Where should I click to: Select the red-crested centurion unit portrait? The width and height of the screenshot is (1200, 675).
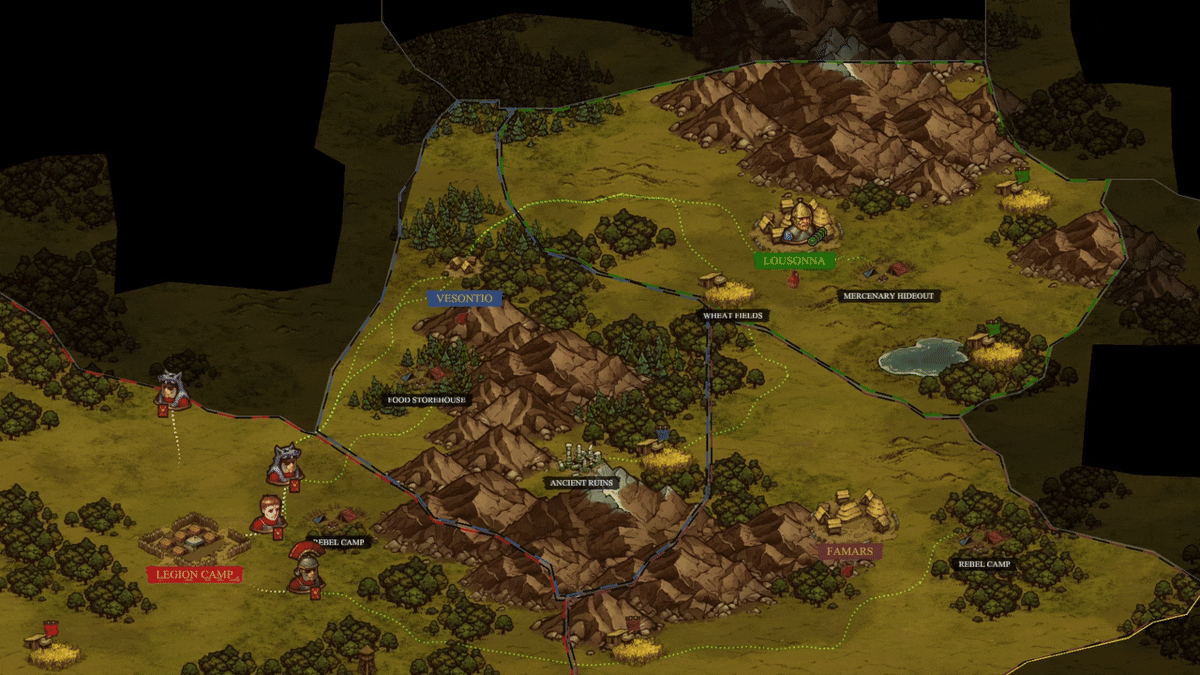(301, 565)
